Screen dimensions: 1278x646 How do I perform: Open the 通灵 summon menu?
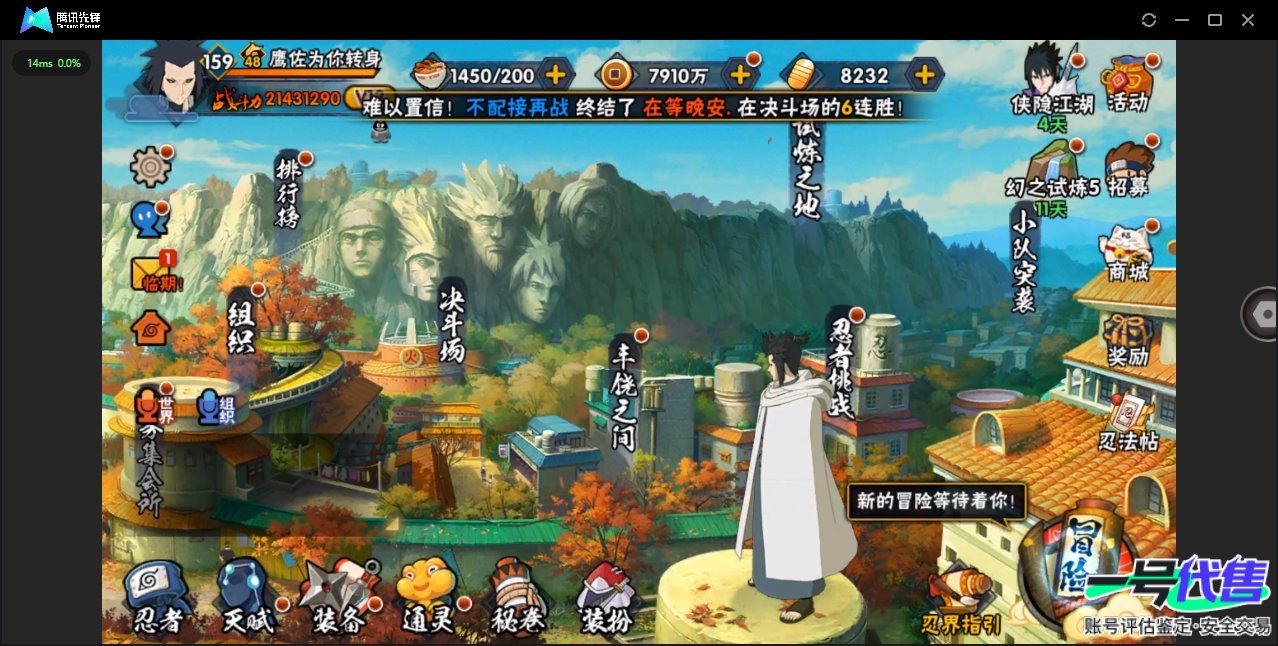click(x=428, y=598)
